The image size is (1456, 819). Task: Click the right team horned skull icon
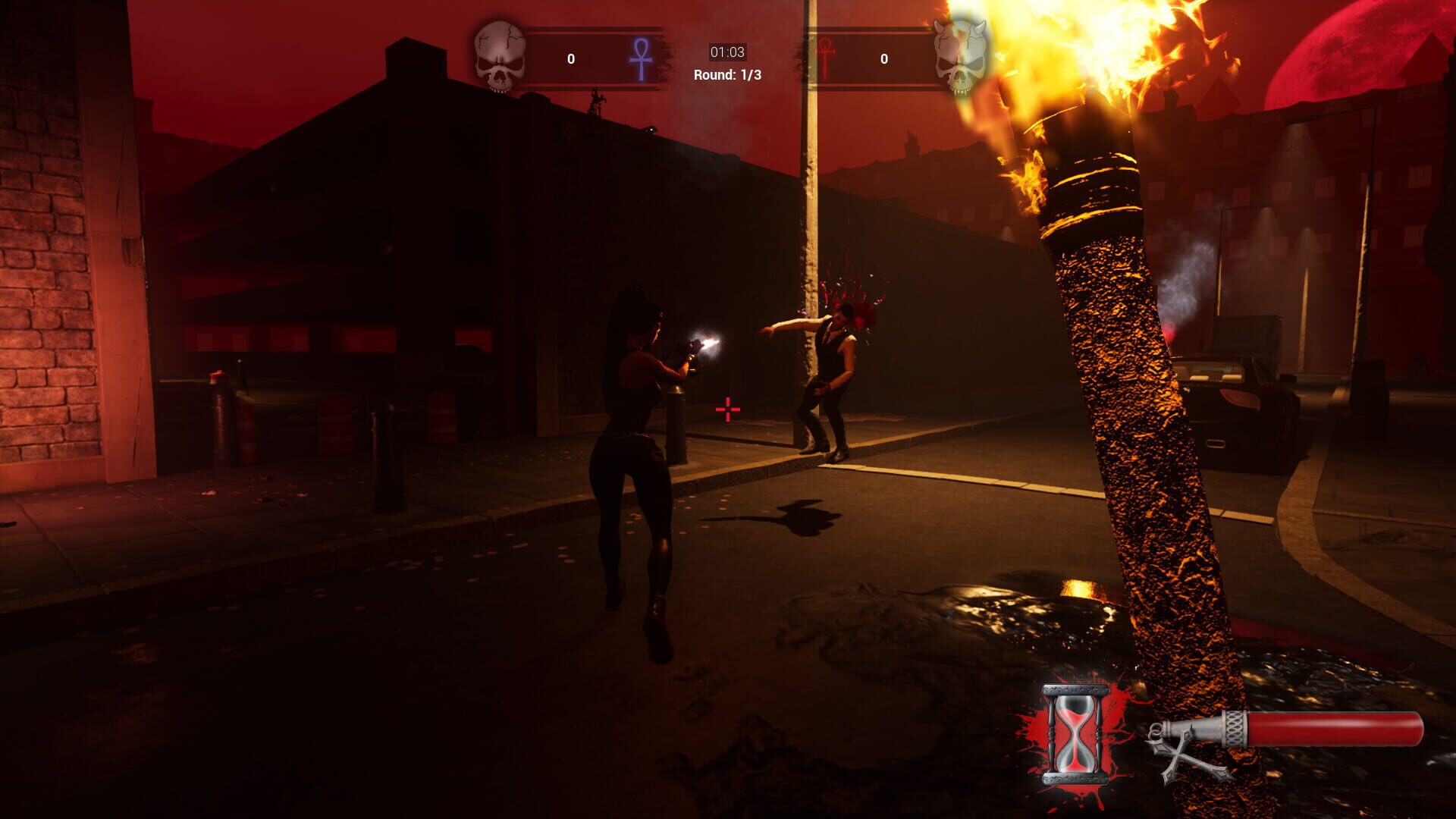point(960,55)
